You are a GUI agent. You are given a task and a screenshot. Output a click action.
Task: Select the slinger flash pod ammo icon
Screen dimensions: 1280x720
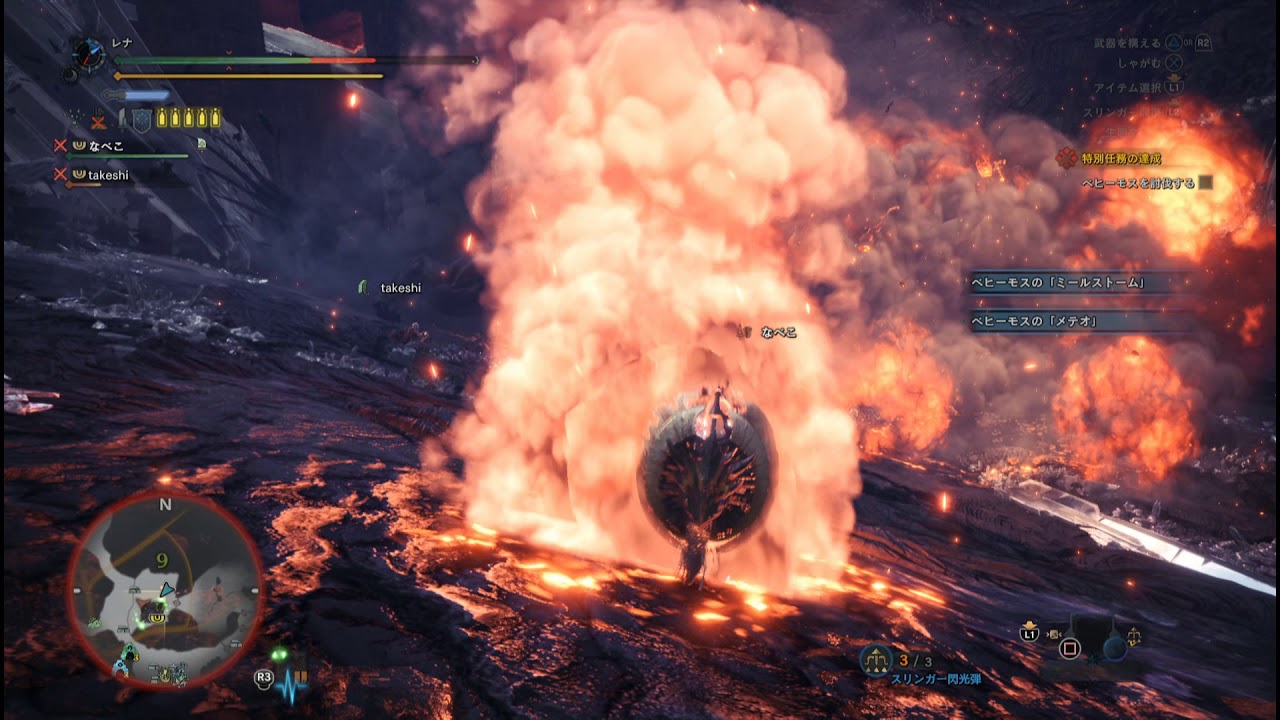877,659
